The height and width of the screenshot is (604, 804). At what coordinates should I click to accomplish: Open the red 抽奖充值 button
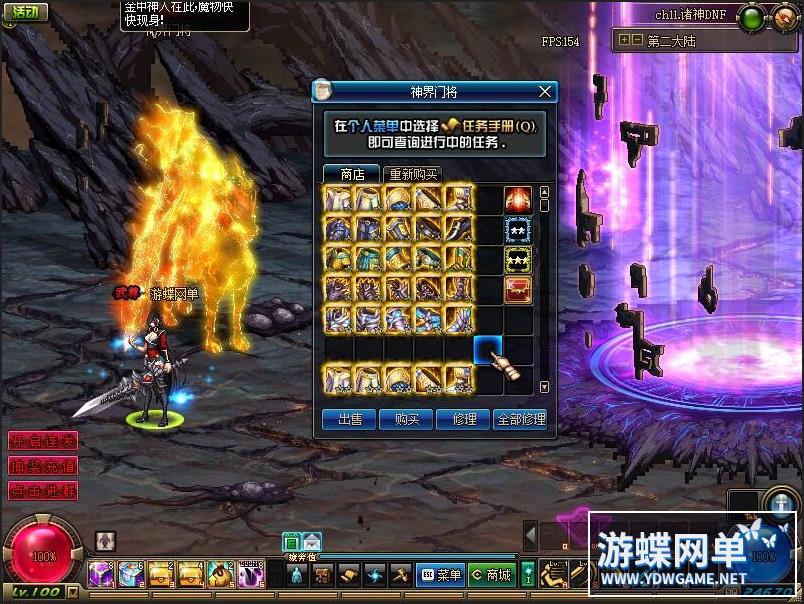[42, 465]
